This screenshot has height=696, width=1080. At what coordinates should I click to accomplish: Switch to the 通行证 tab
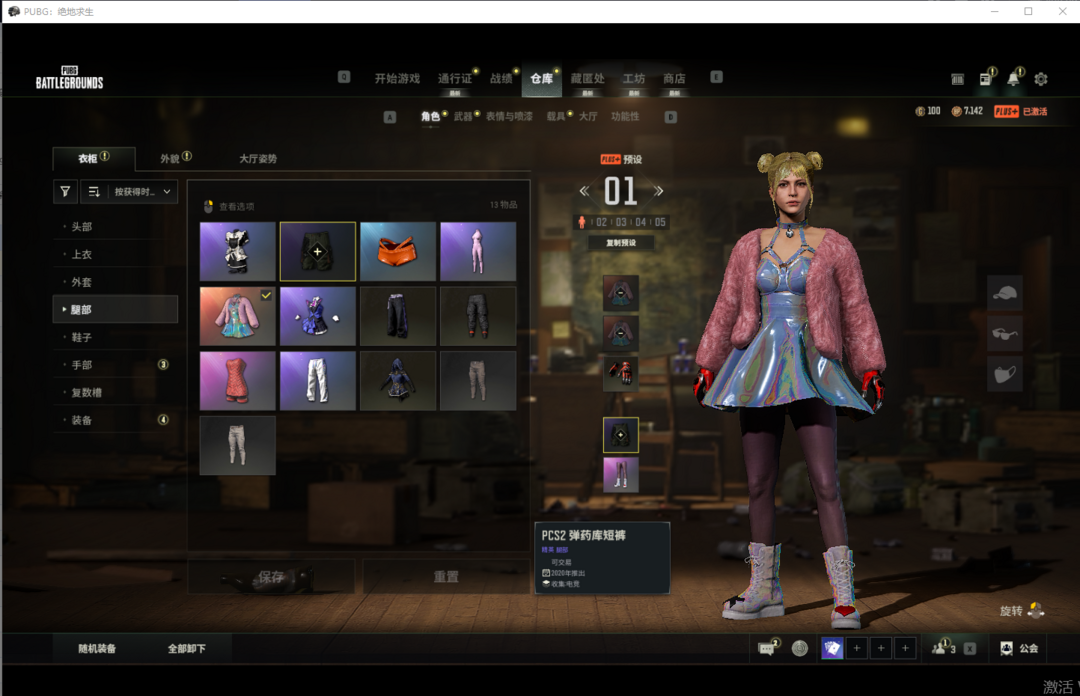click(x=454, y=79)
